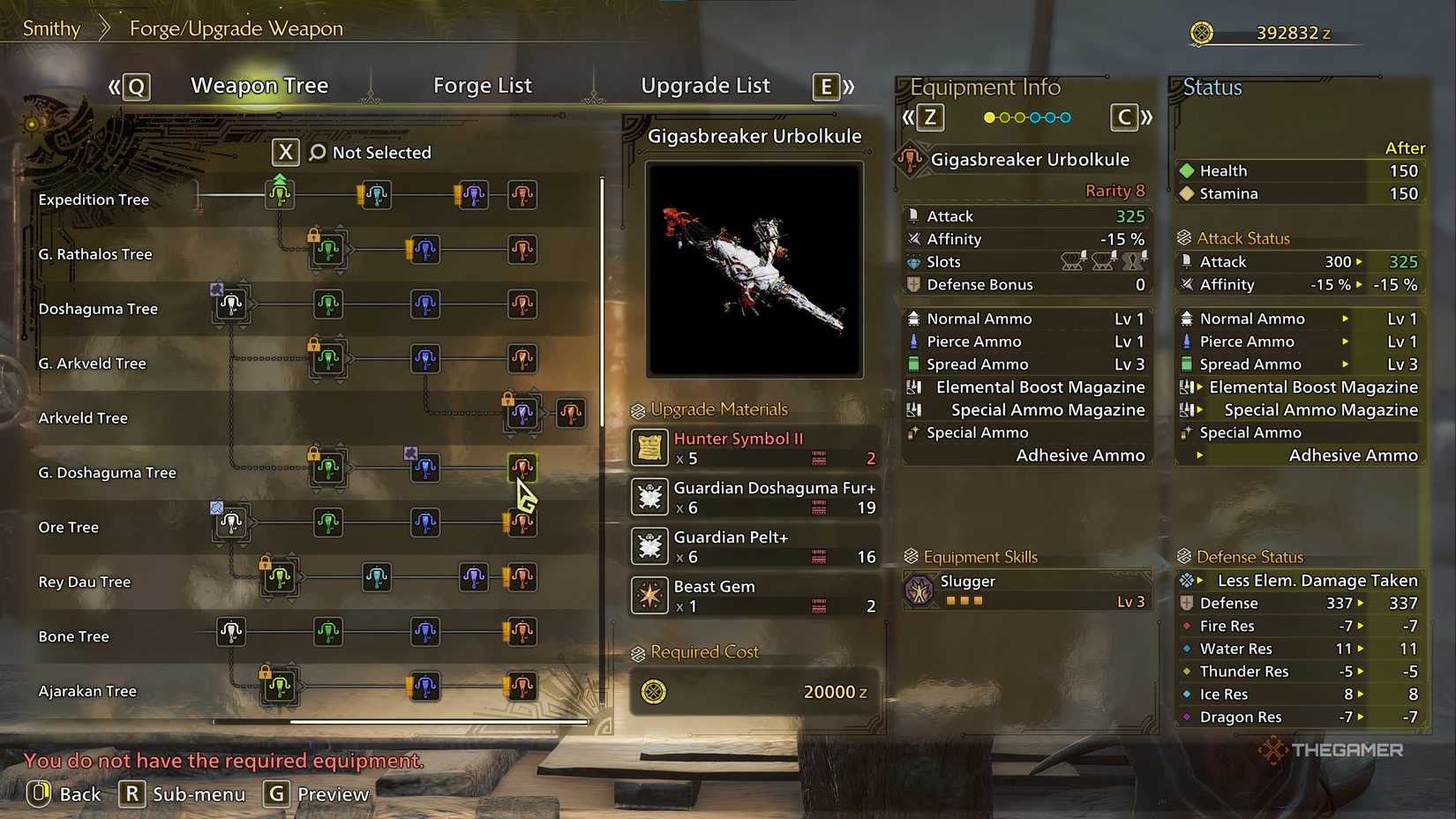Click the C arrow for next Equipment Info page
This screenshot has width=1456, height=819.
point(1124,116)
